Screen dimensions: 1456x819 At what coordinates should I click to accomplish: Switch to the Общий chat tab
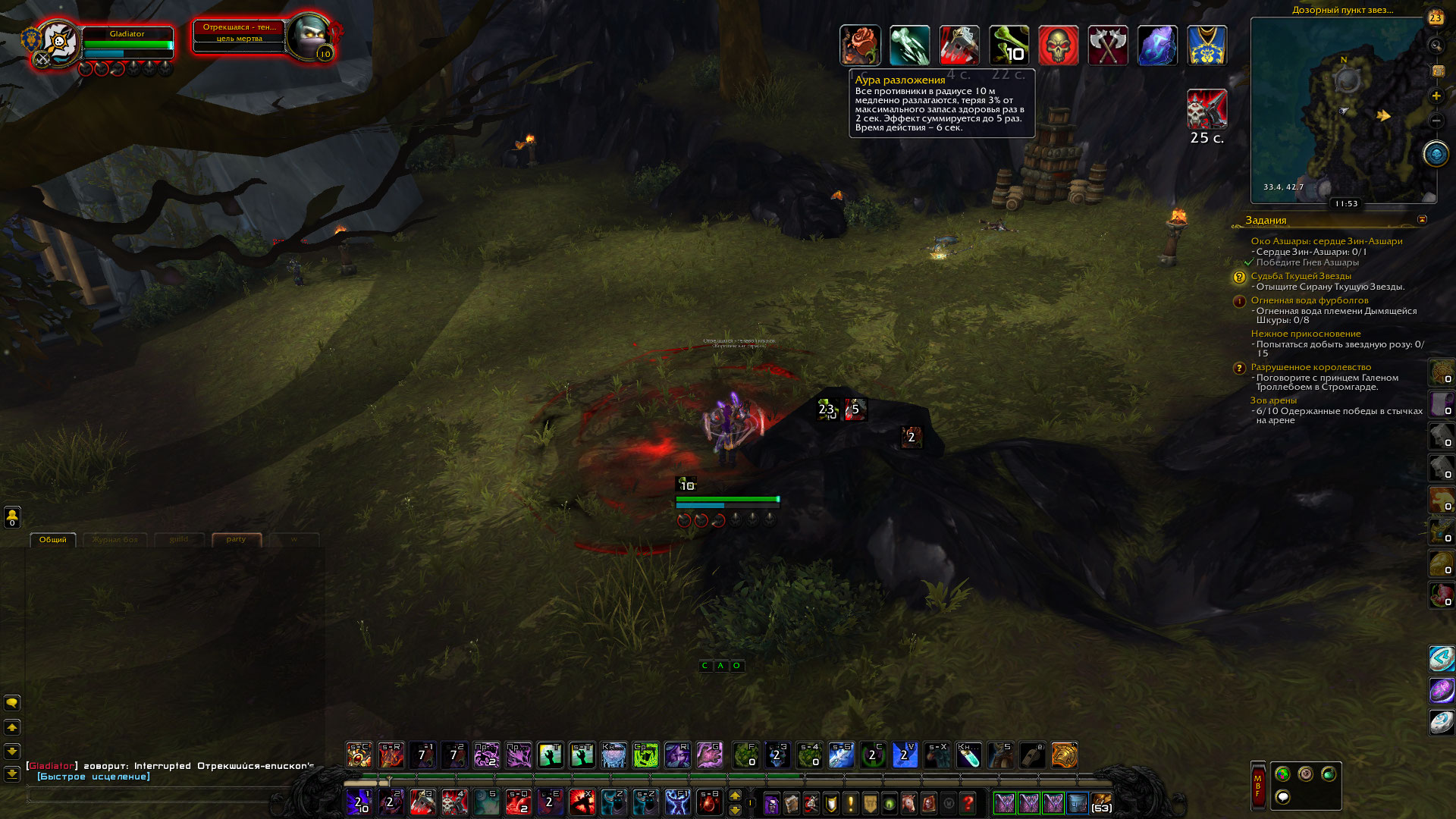(53, 540)
